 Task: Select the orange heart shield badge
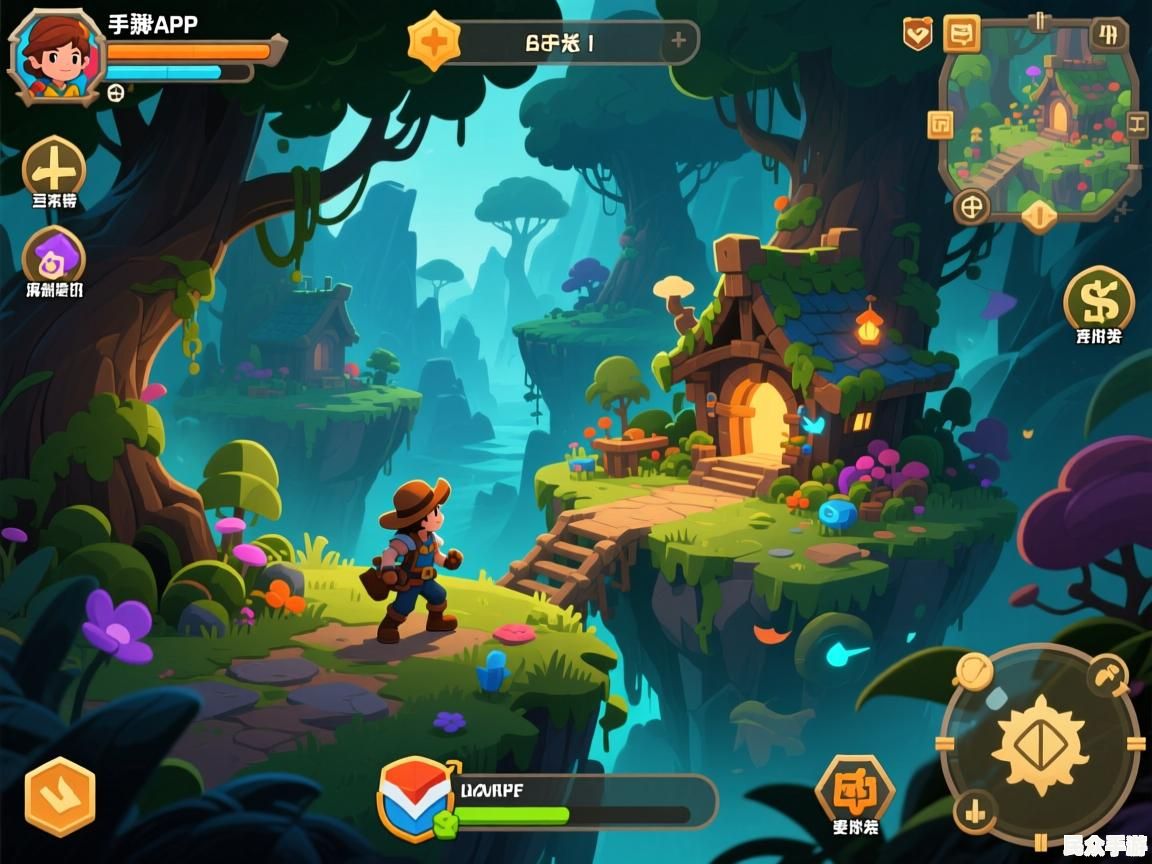[x=917, y=34]
